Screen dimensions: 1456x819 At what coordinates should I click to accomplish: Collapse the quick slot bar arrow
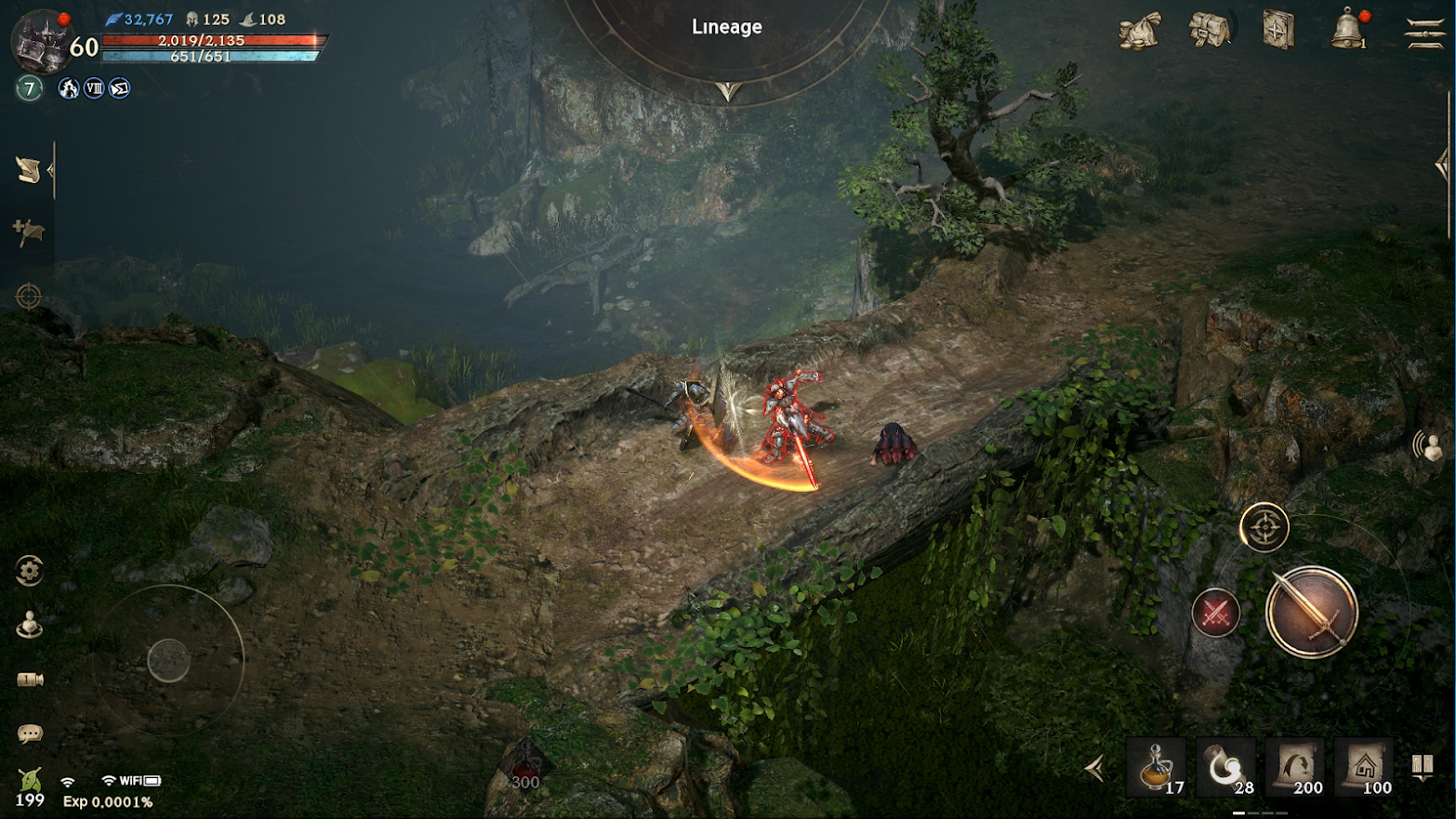(x=1096, y=769)
